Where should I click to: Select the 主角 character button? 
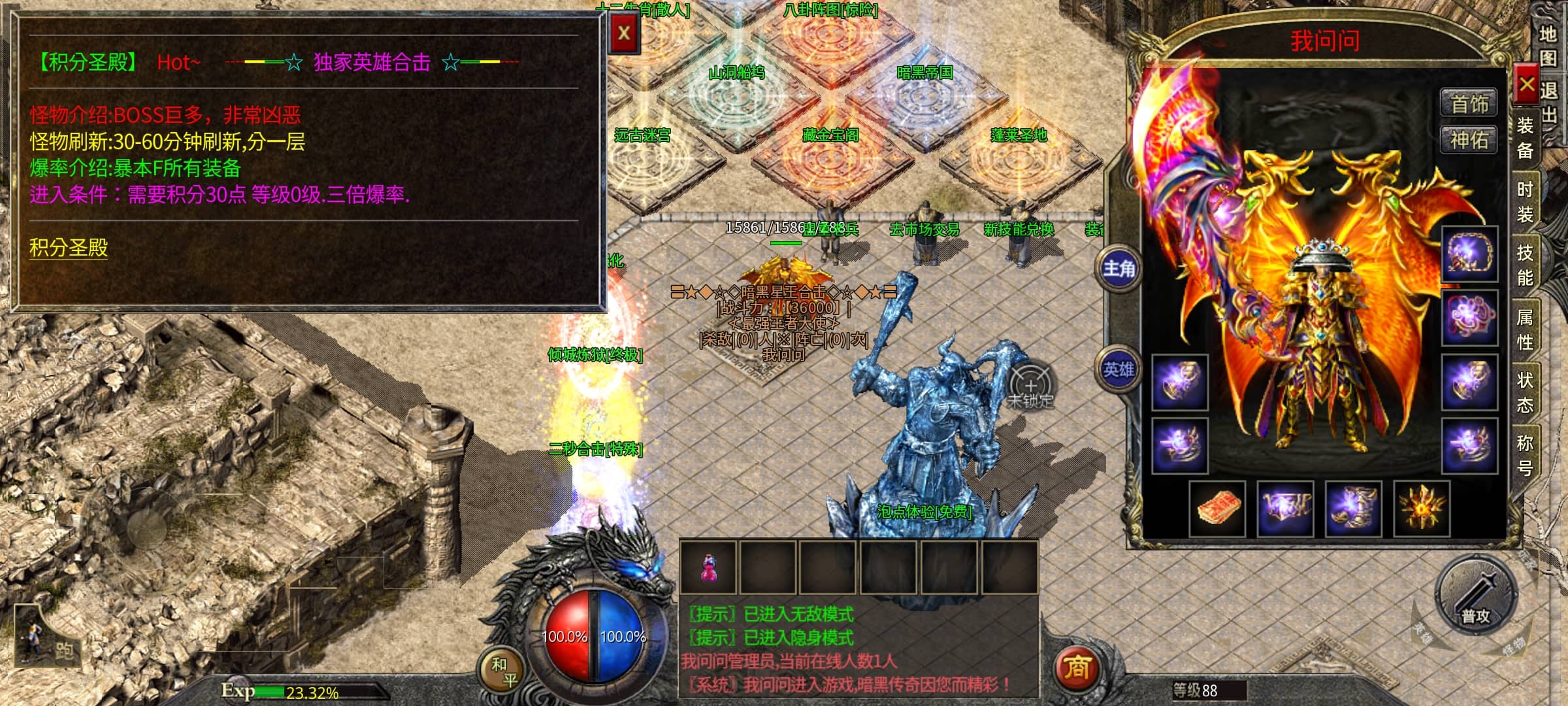tap(1119, 269)
